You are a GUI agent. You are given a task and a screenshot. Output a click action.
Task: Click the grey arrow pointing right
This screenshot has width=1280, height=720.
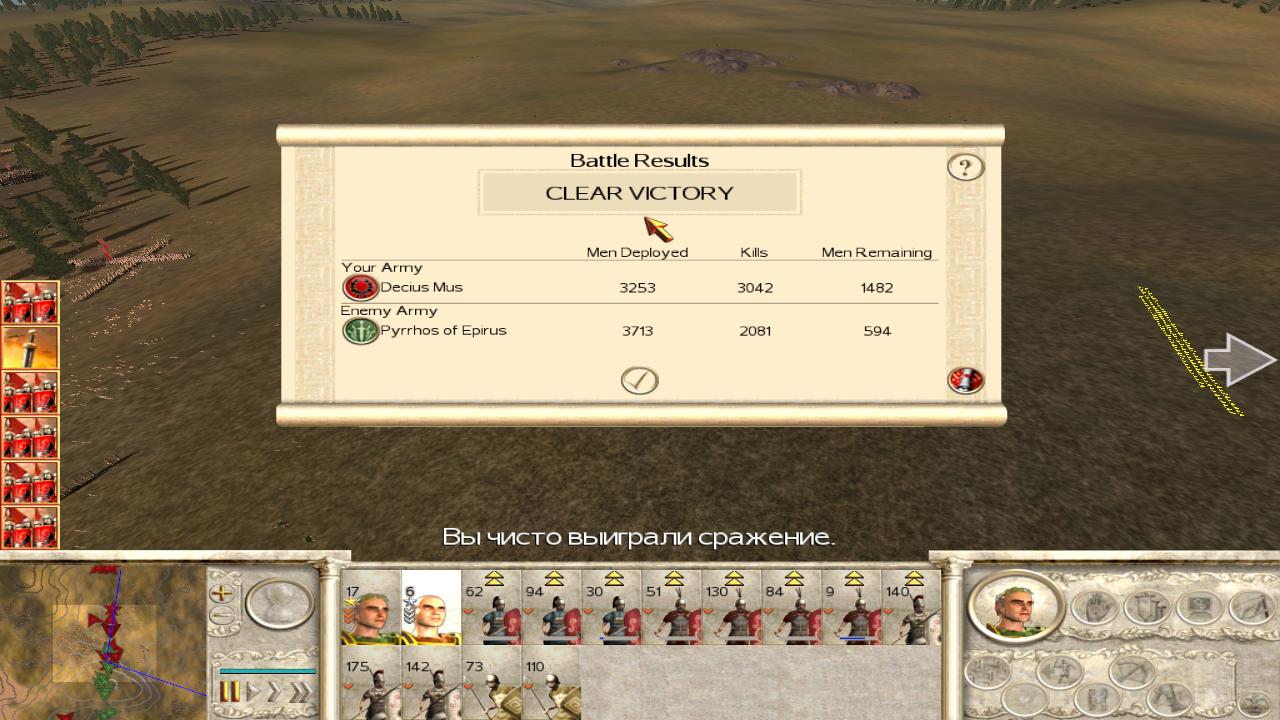pyautogui.click(x=1238, y=360)
